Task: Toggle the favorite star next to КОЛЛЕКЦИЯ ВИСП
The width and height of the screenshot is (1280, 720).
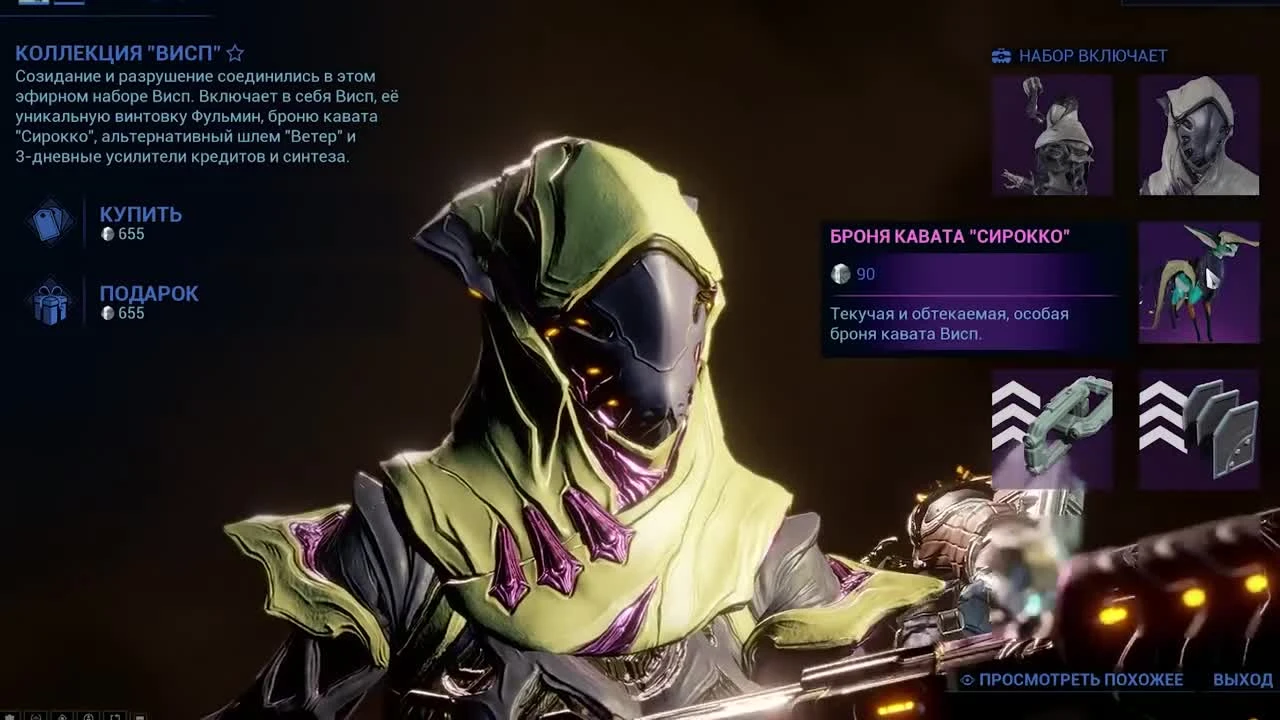Action: coord(235,52)
